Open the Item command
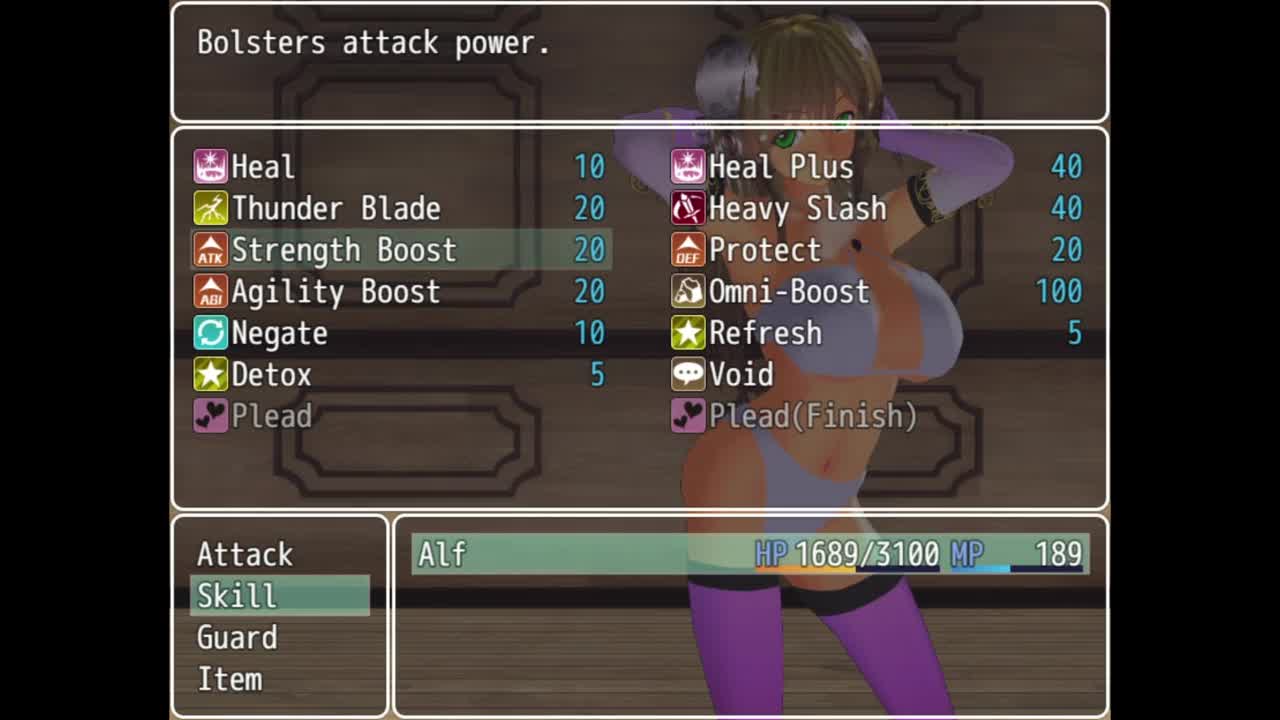Image resolution: width=1280 pixels, height=720 pixels. tap(279, 680)
